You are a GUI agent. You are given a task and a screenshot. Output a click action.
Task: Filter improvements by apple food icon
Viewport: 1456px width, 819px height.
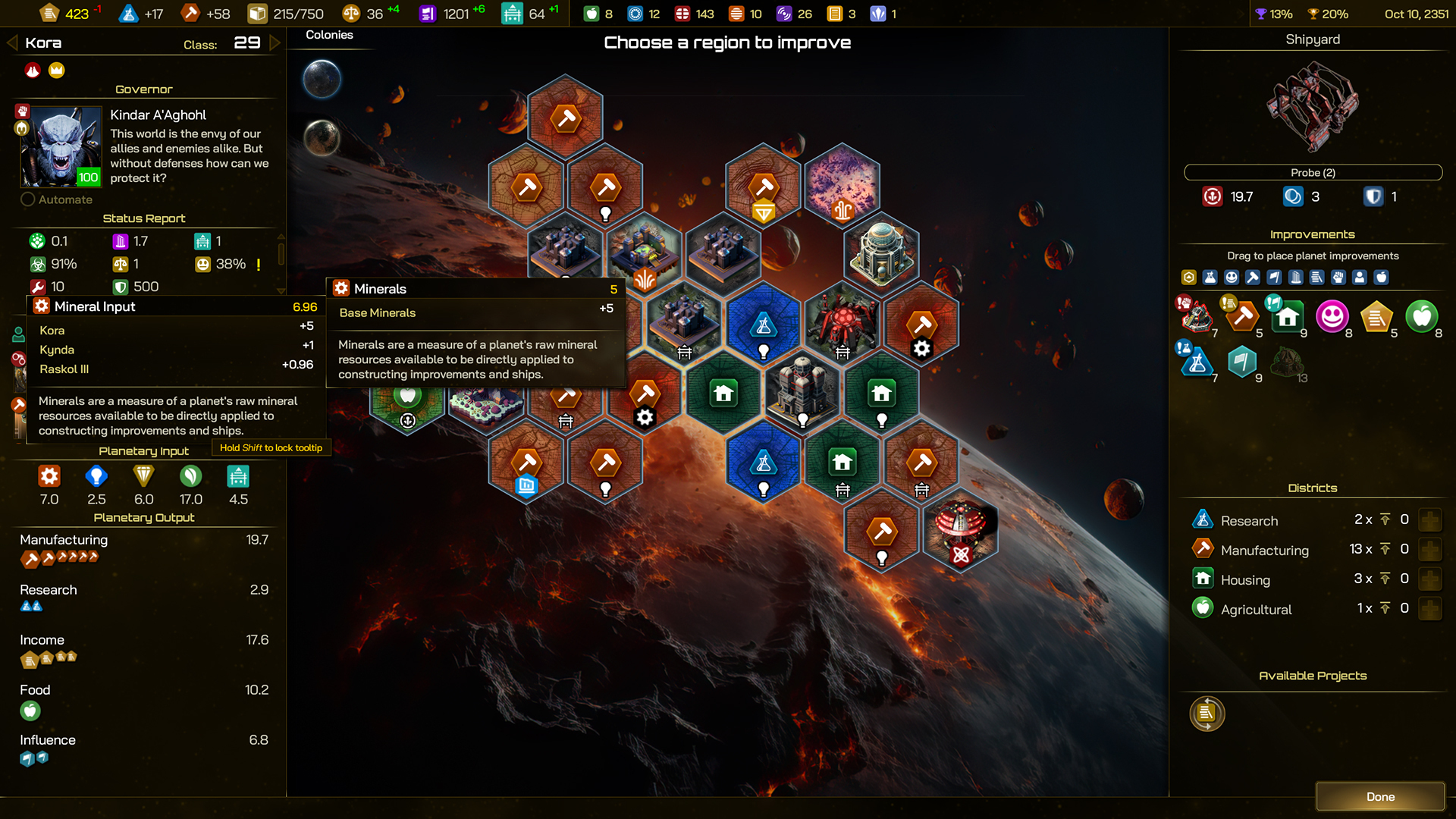coord(1382,278)
